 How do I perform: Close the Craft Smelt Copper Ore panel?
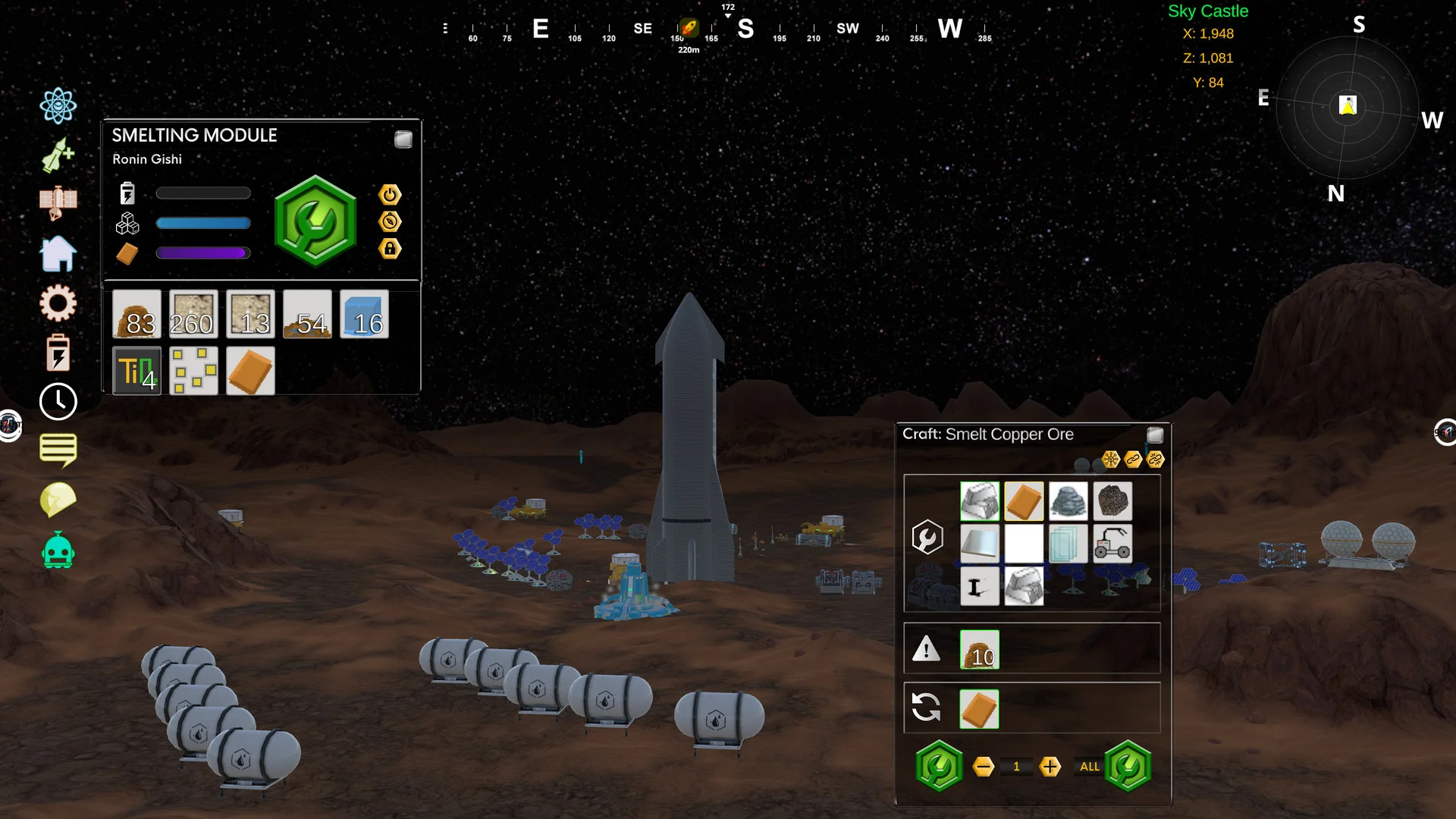pos(1155,435)
